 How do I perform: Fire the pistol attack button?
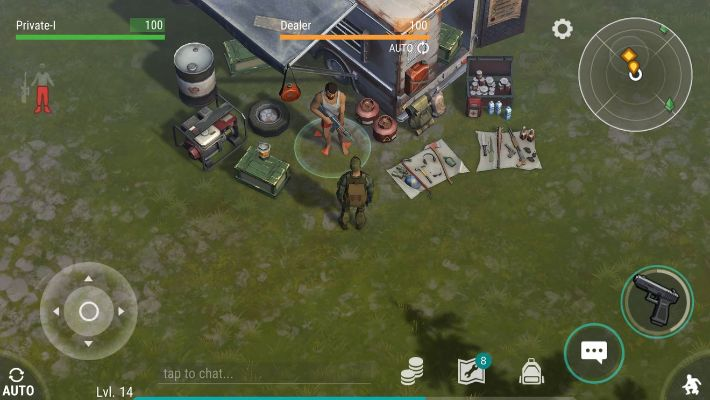click(x=657, y=302)
